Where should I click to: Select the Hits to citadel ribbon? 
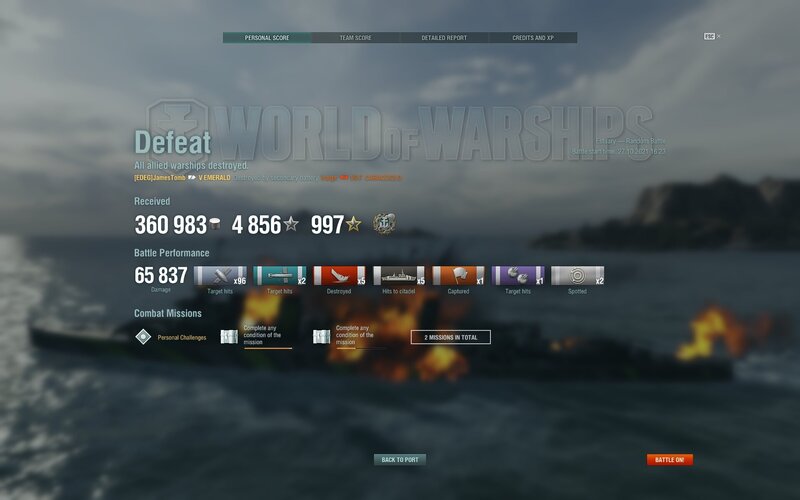pyautogui.click(x=399, y=276)
